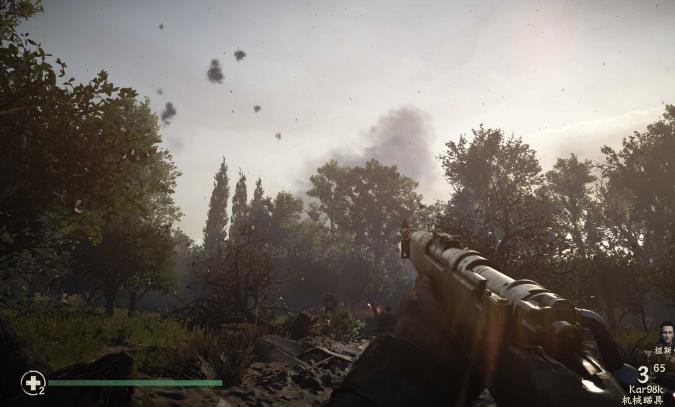
Task: Select the squad member portrait
Action: (666, 333)
